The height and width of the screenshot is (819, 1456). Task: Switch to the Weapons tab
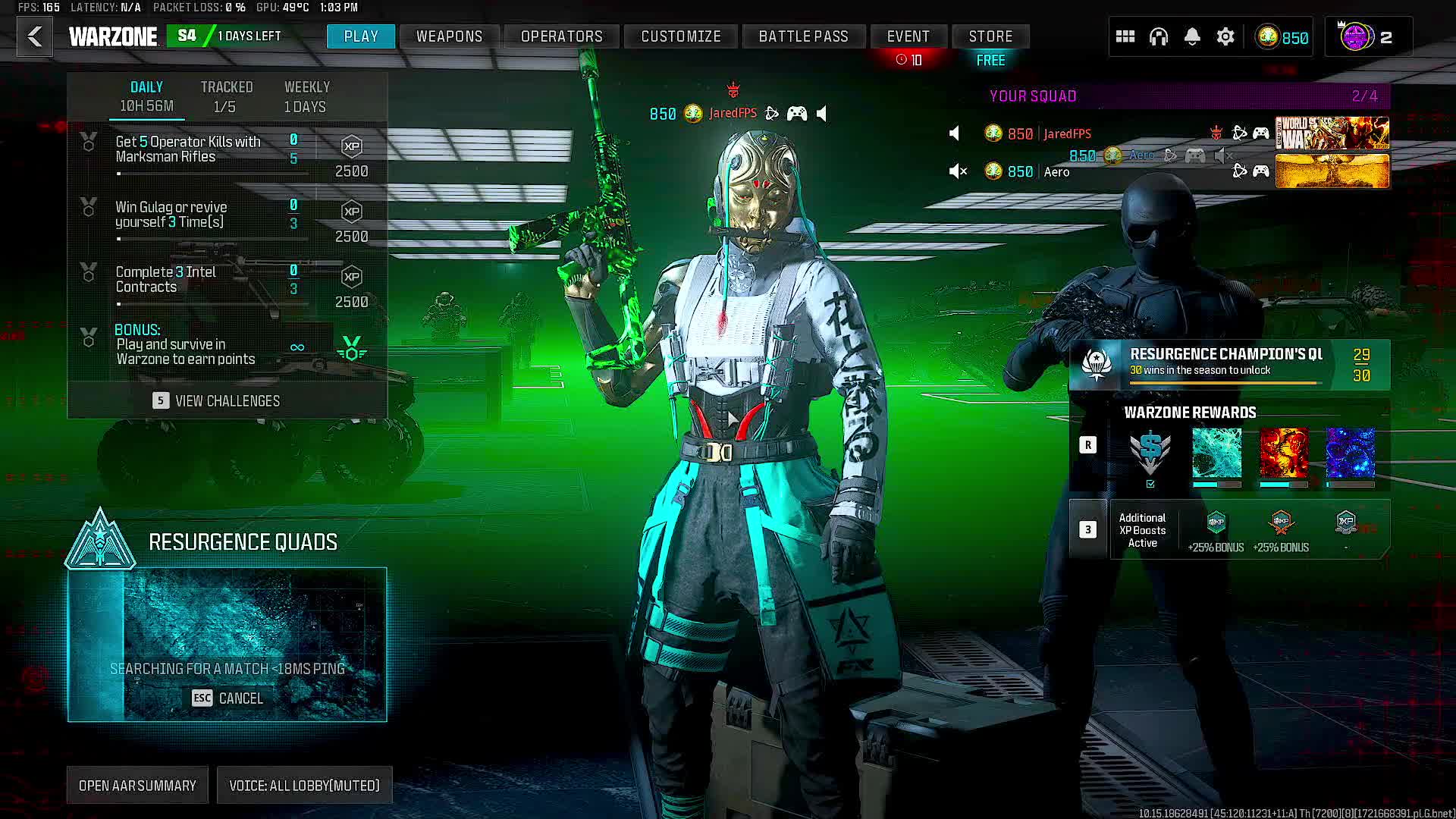point(449,36)
